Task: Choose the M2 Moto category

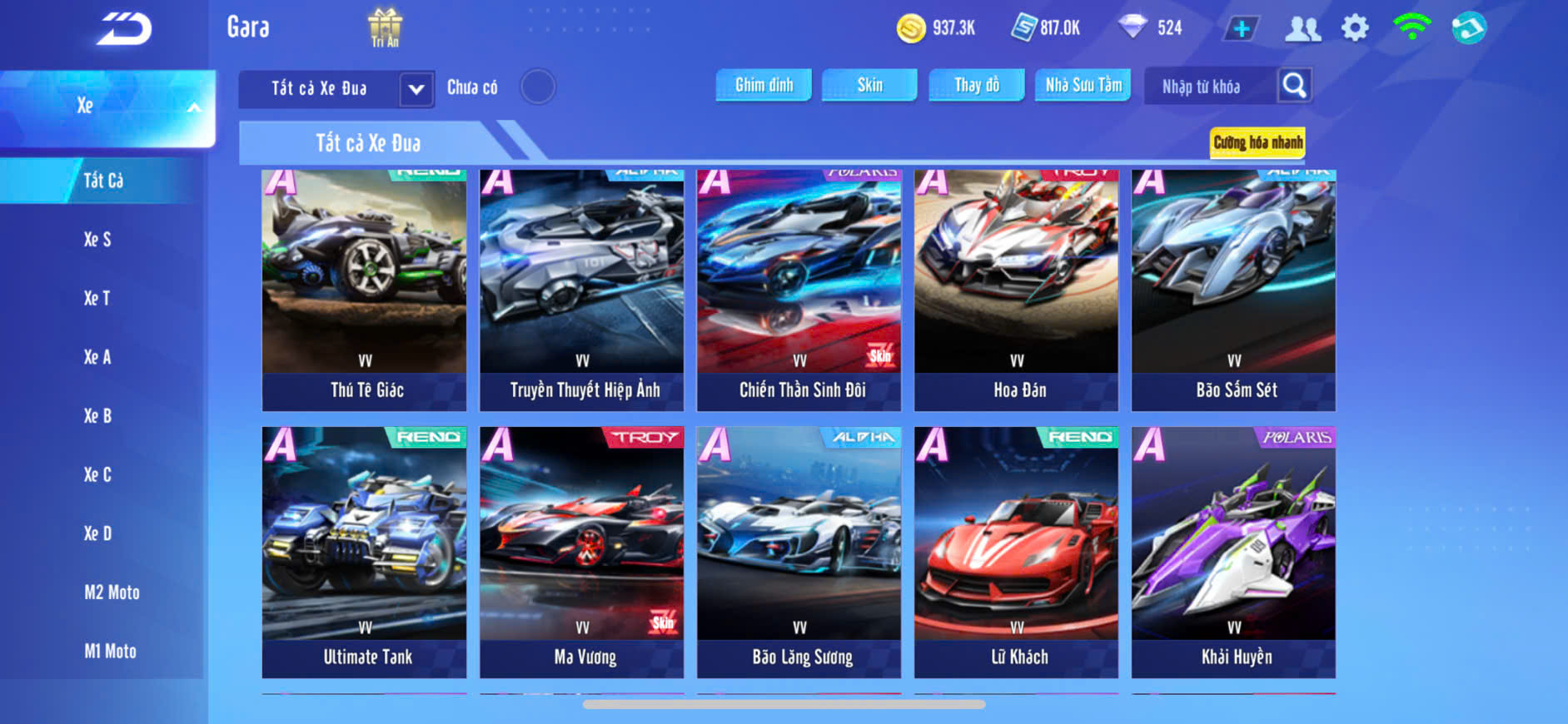Action: pos(112,593)
